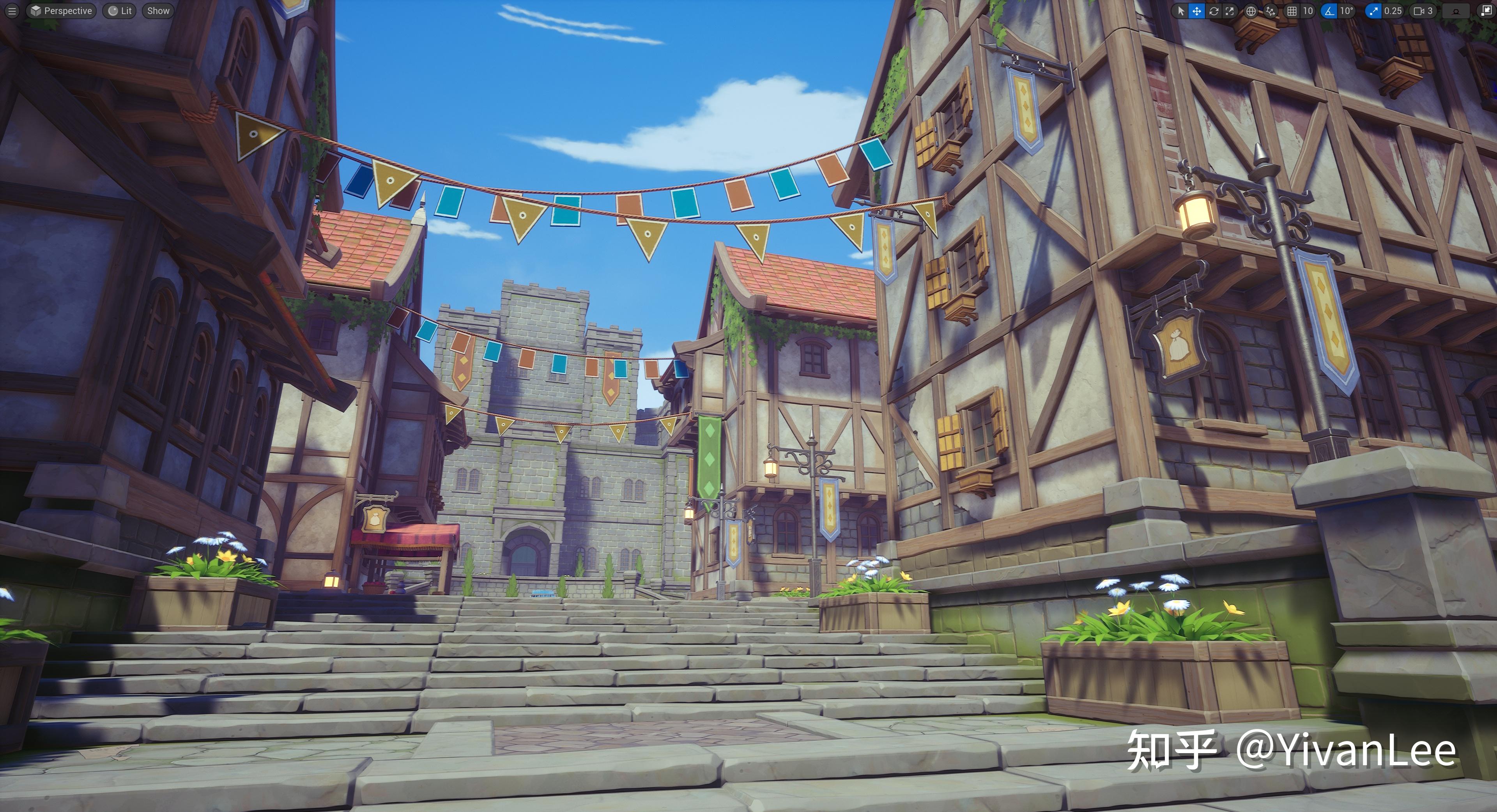
Task: Change the grid snap value of 10
Action: [1306, 11]
